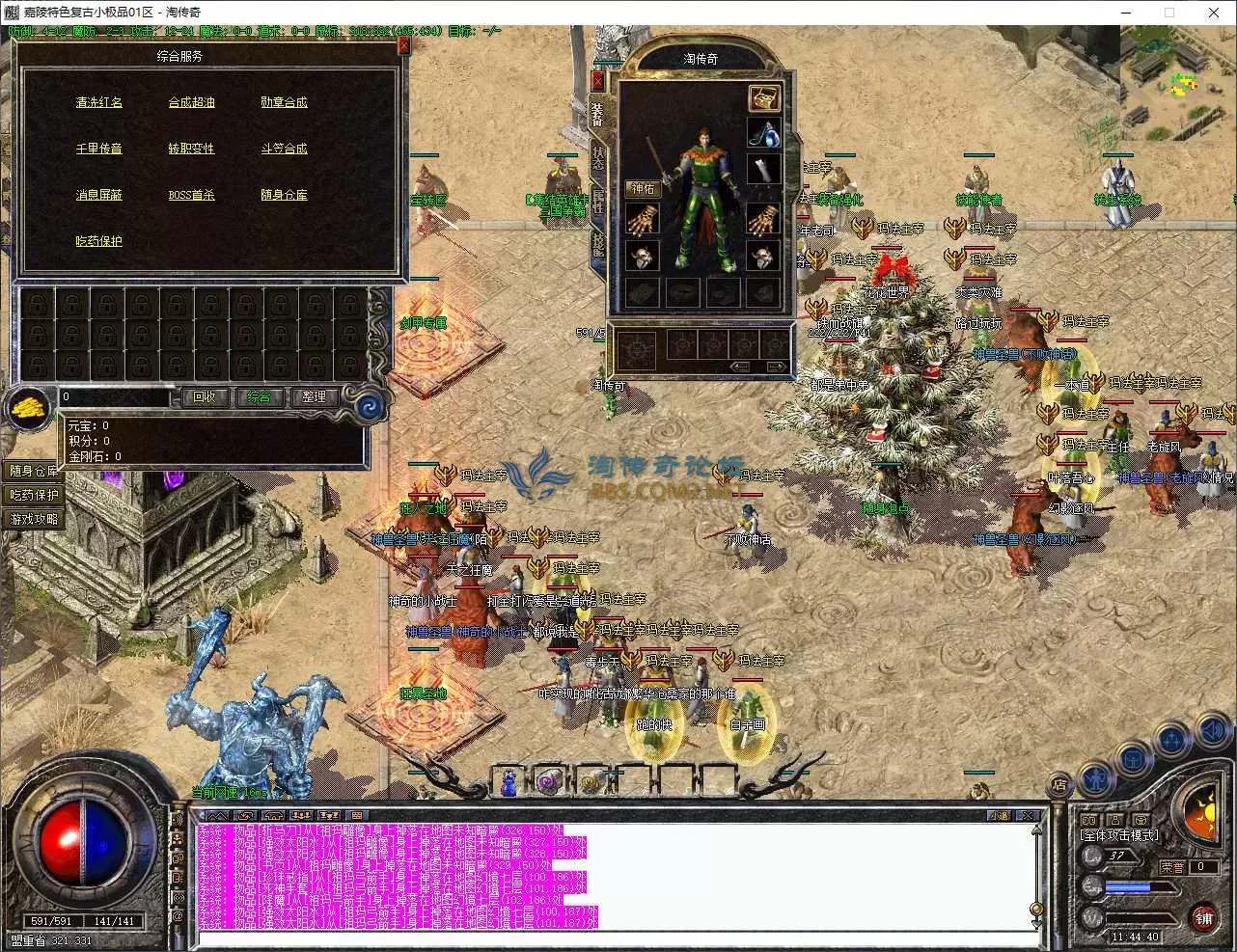Switch to the 状态 status tab

click(598, 158)
